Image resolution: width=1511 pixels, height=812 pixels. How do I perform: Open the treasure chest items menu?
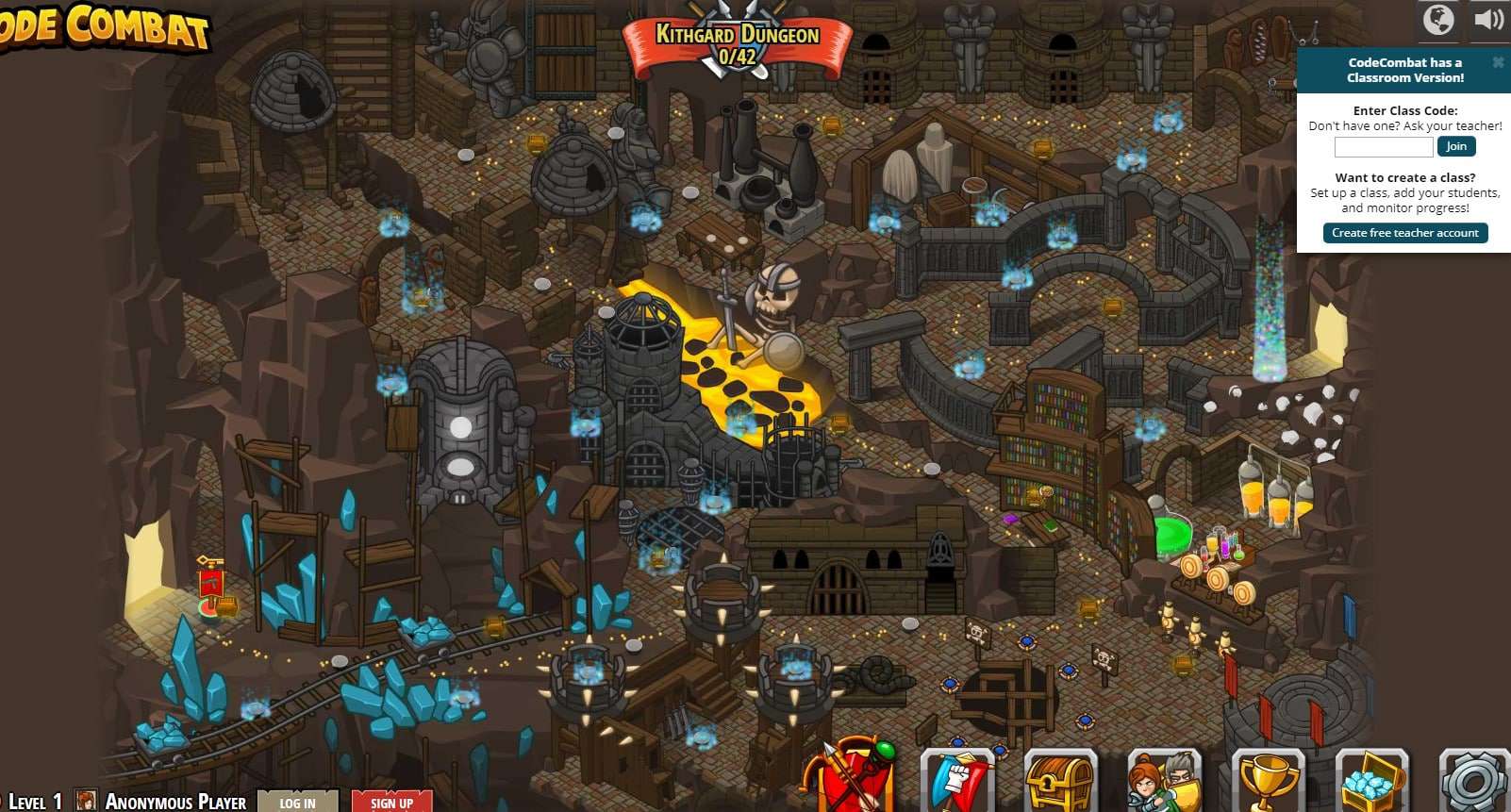[1060, 783]
